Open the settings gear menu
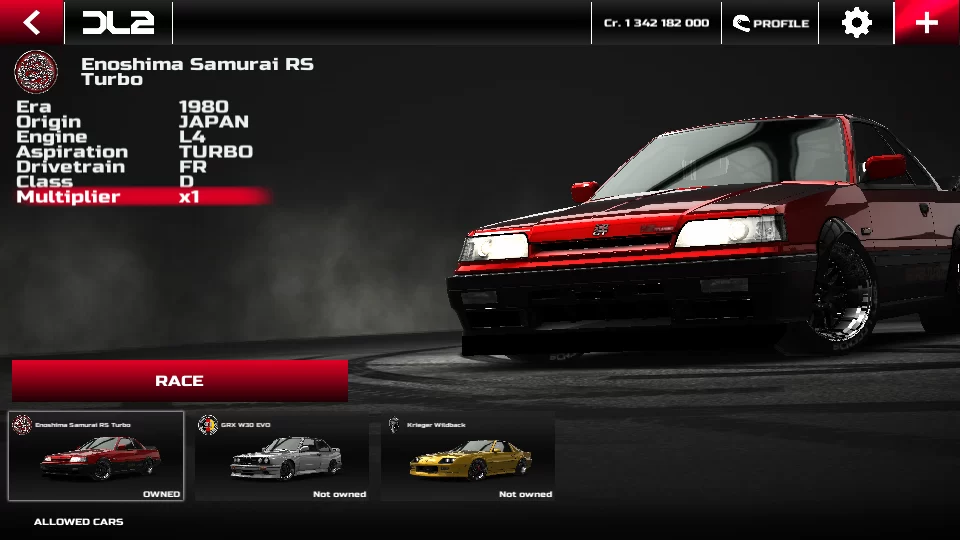Viewport: 960px width, 540px height. (x=856, y=22)
